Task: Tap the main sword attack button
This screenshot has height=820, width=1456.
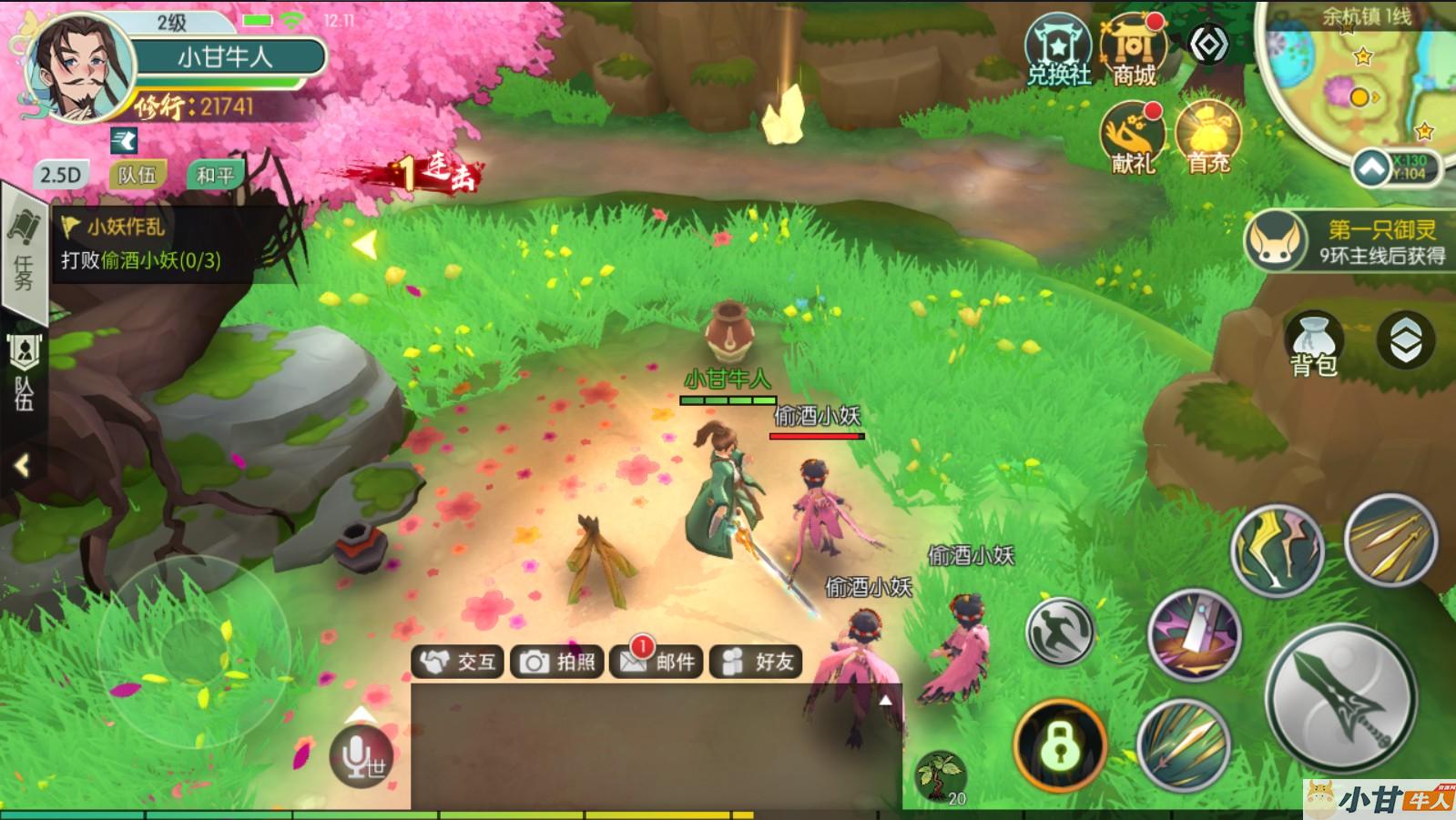Action: coord(1340,700)
